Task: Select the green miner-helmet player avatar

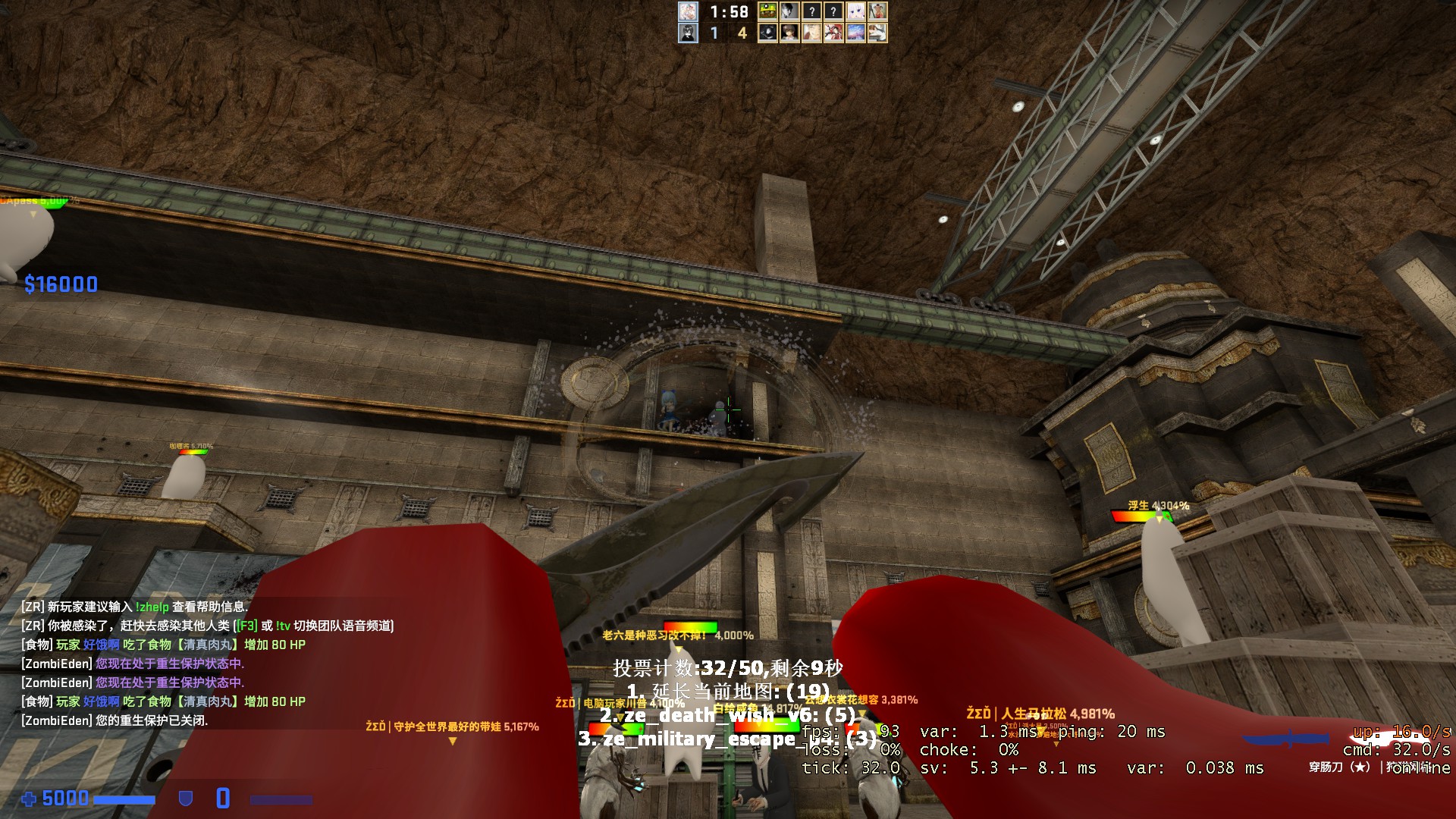Action: point(767,11)
